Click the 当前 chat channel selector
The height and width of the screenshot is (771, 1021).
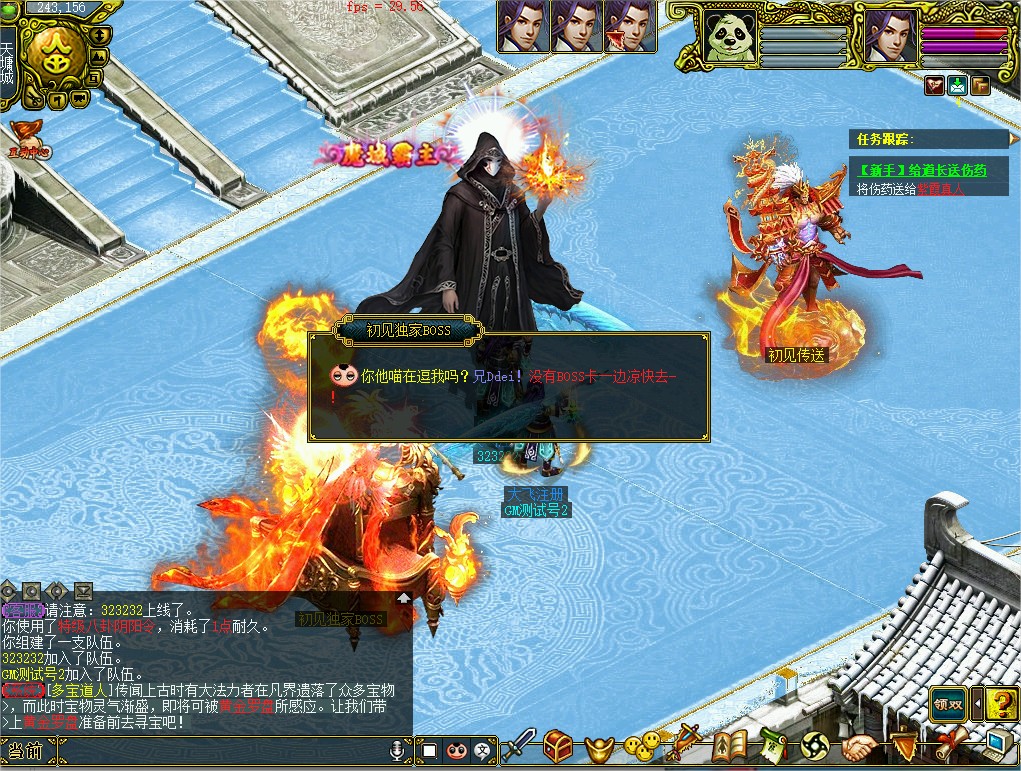pos(24,751)
